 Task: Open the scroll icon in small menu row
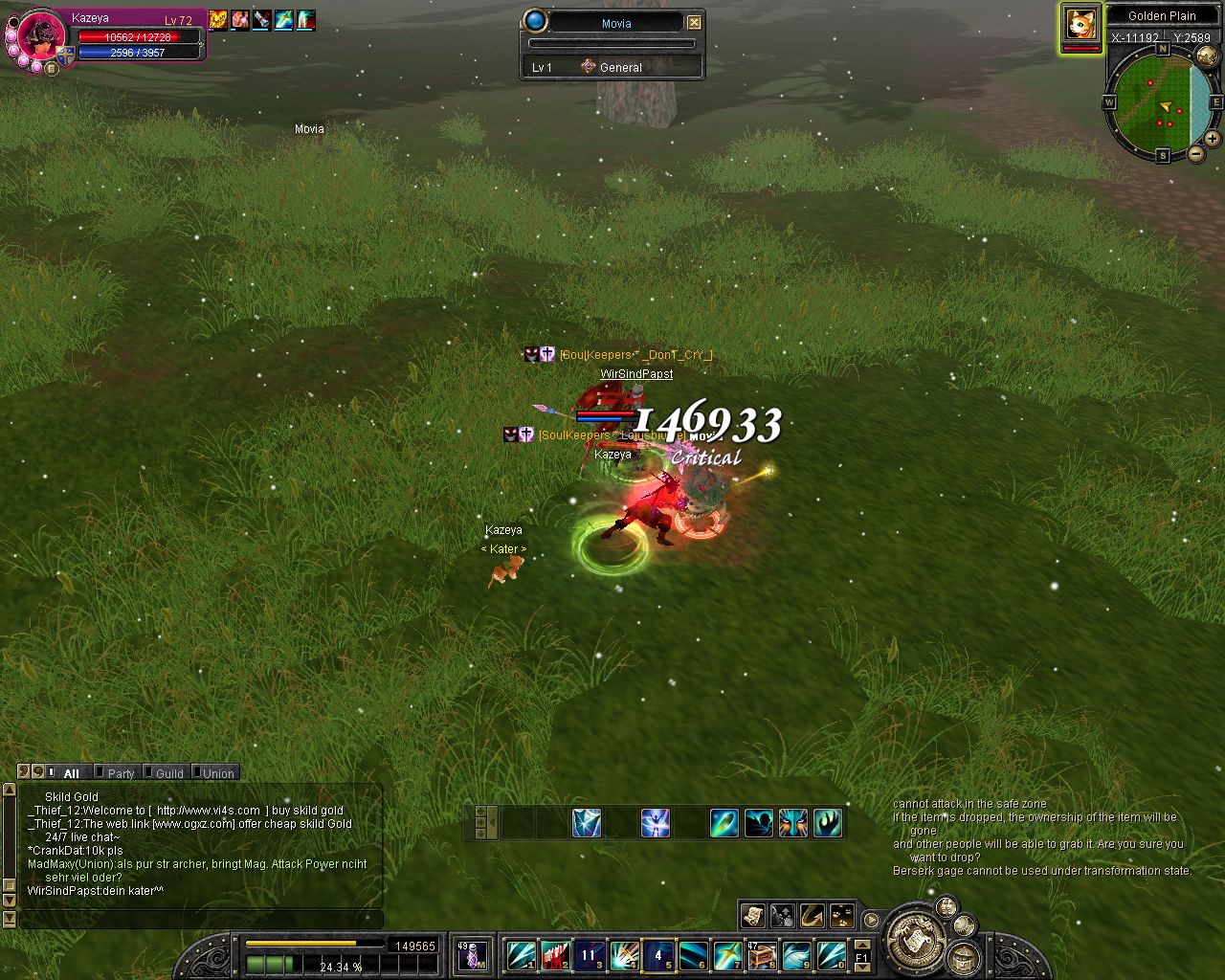[752, 916]
